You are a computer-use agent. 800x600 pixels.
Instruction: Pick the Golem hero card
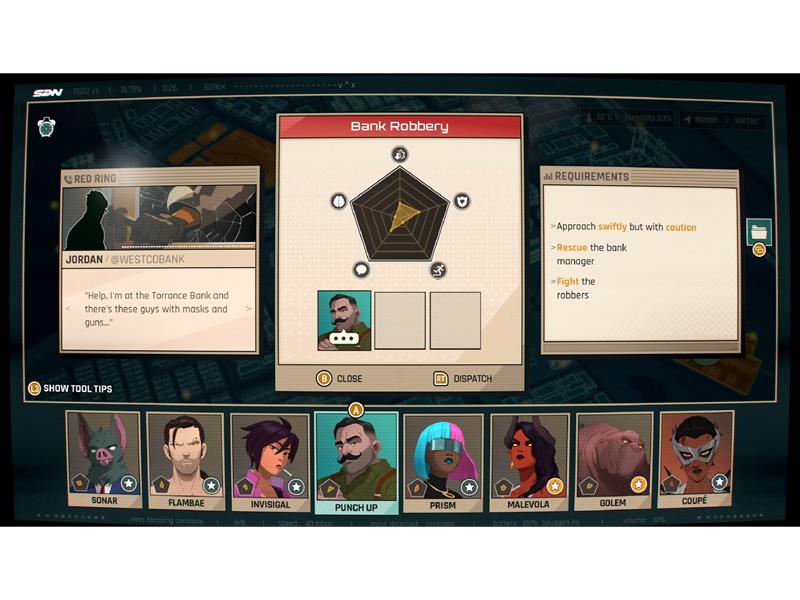(612, 460)
